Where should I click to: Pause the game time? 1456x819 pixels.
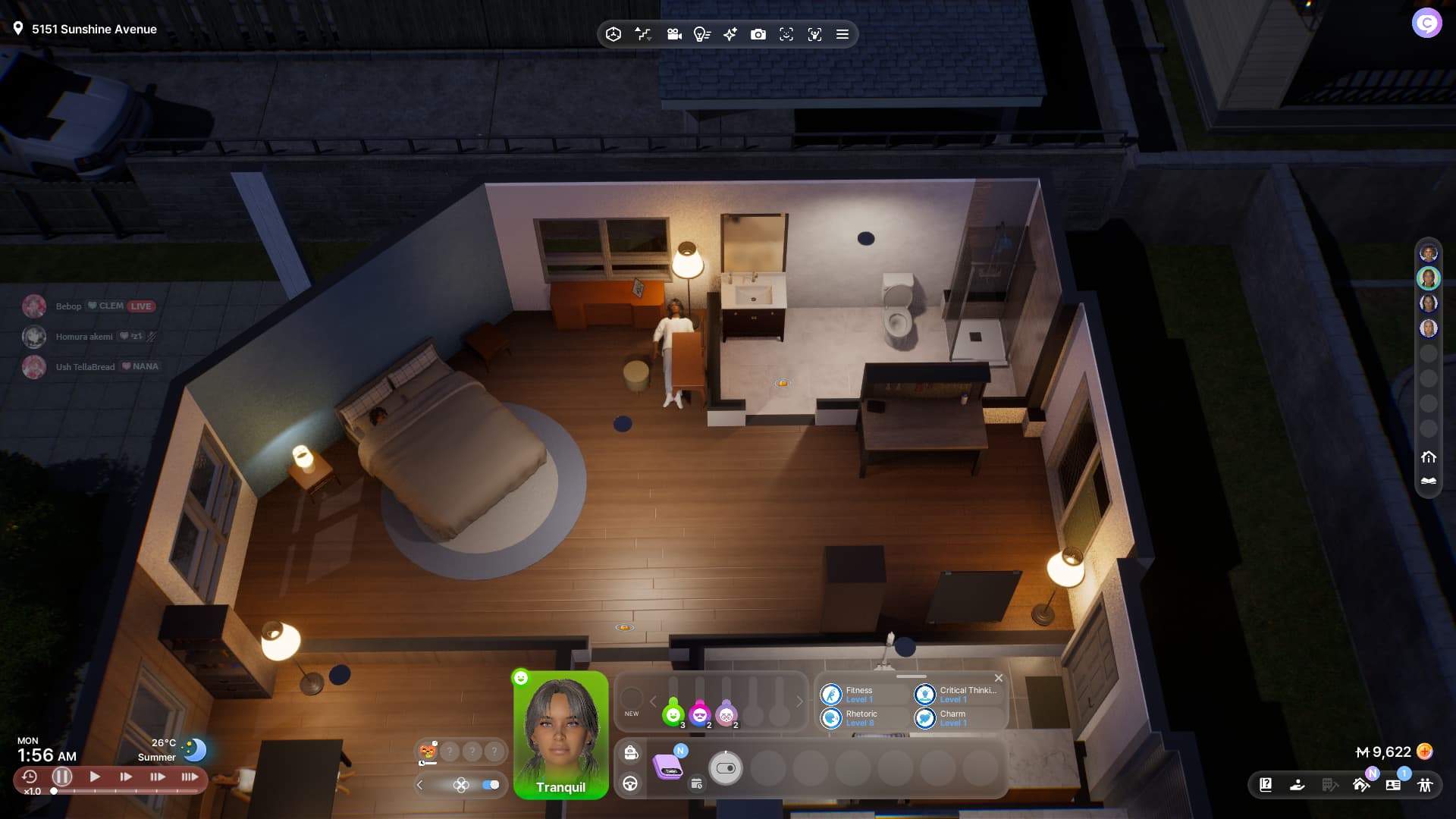pos(62,777)
